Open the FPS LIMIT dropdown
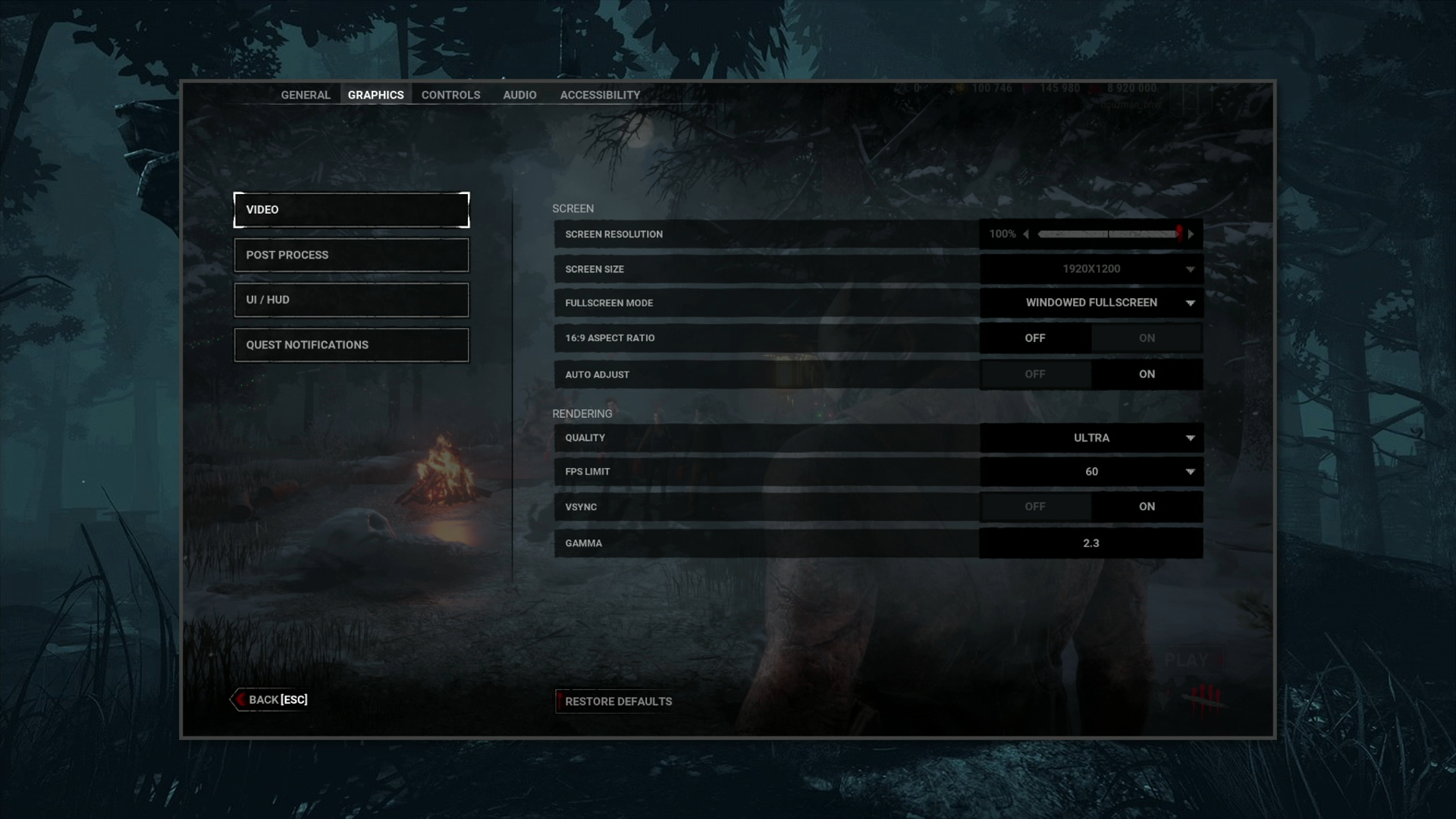1456x819 pixels. tap(1191, 471)
